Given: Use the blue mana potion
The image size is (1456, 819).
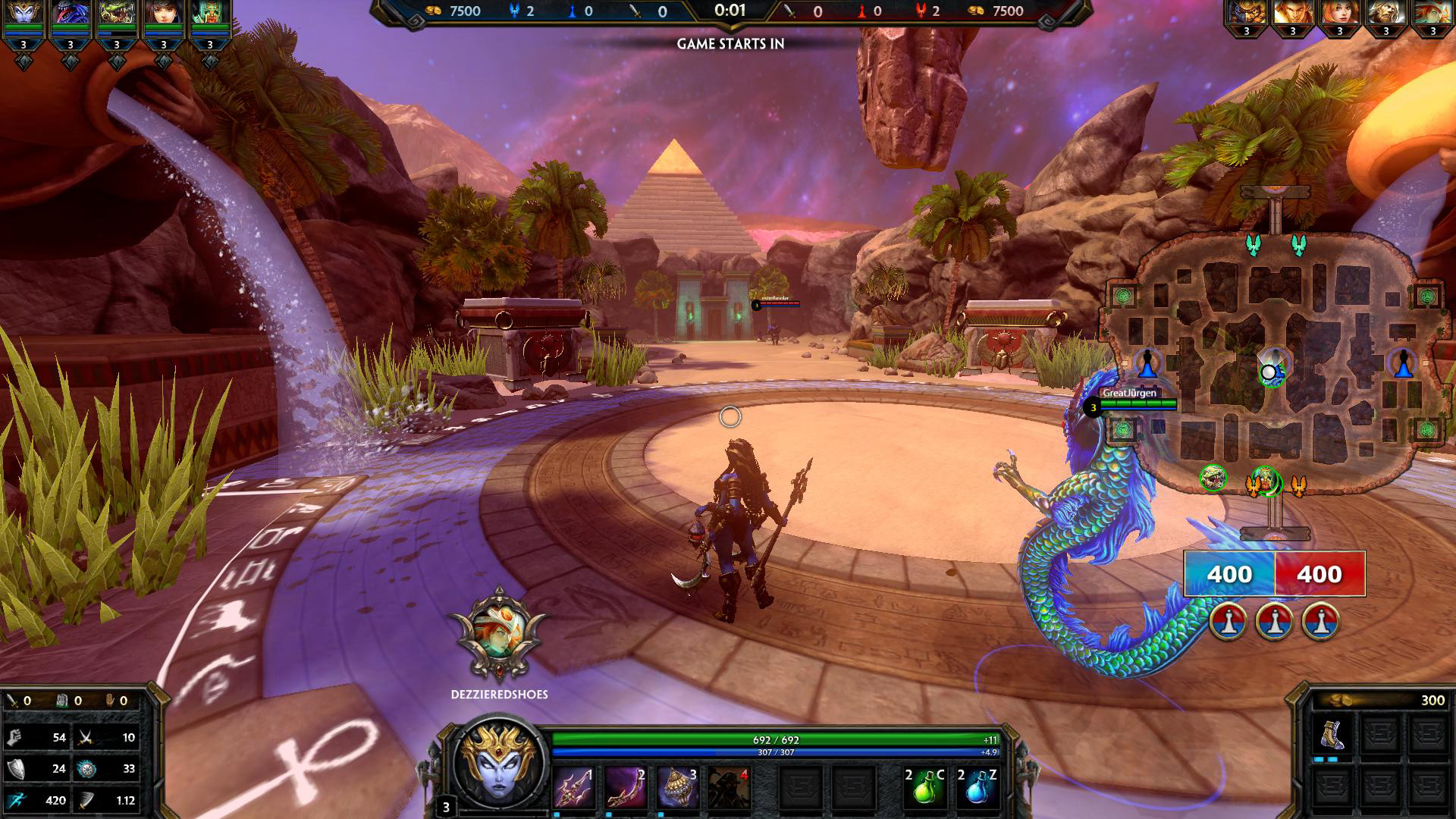Looking at the screenshot, I should (977, 789).
